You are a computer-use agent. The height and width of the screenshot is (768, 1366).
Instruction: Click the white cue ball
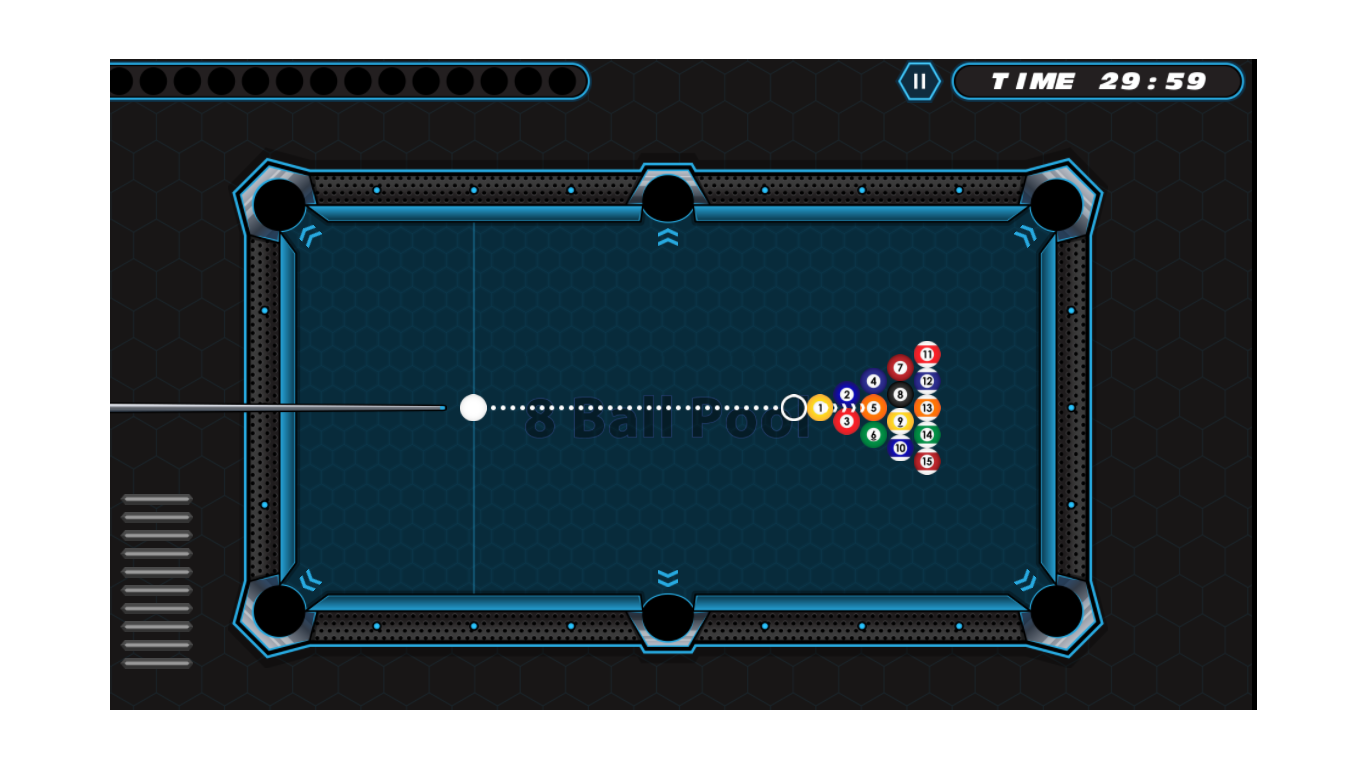pyautogui.click(x=472, y=407)
